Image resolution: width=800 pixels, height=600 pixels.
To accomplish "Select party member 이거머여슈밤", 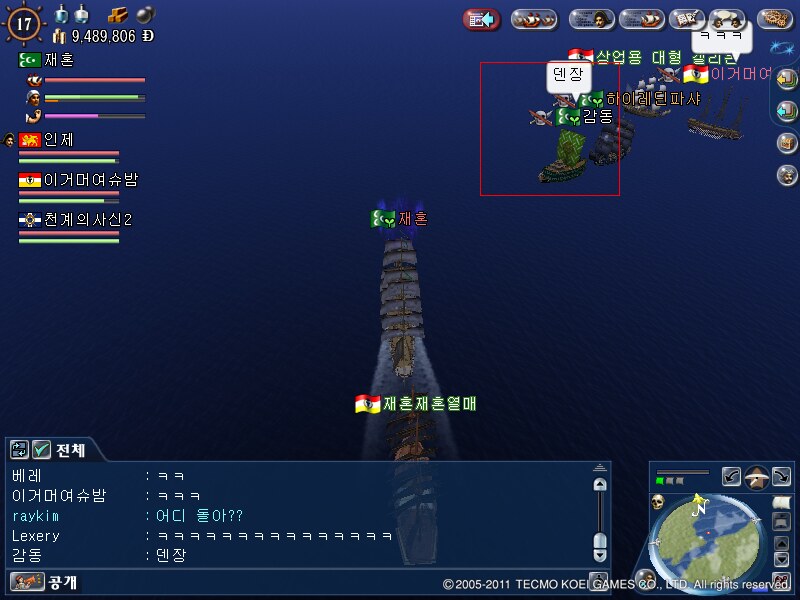I will pos(90,180).
